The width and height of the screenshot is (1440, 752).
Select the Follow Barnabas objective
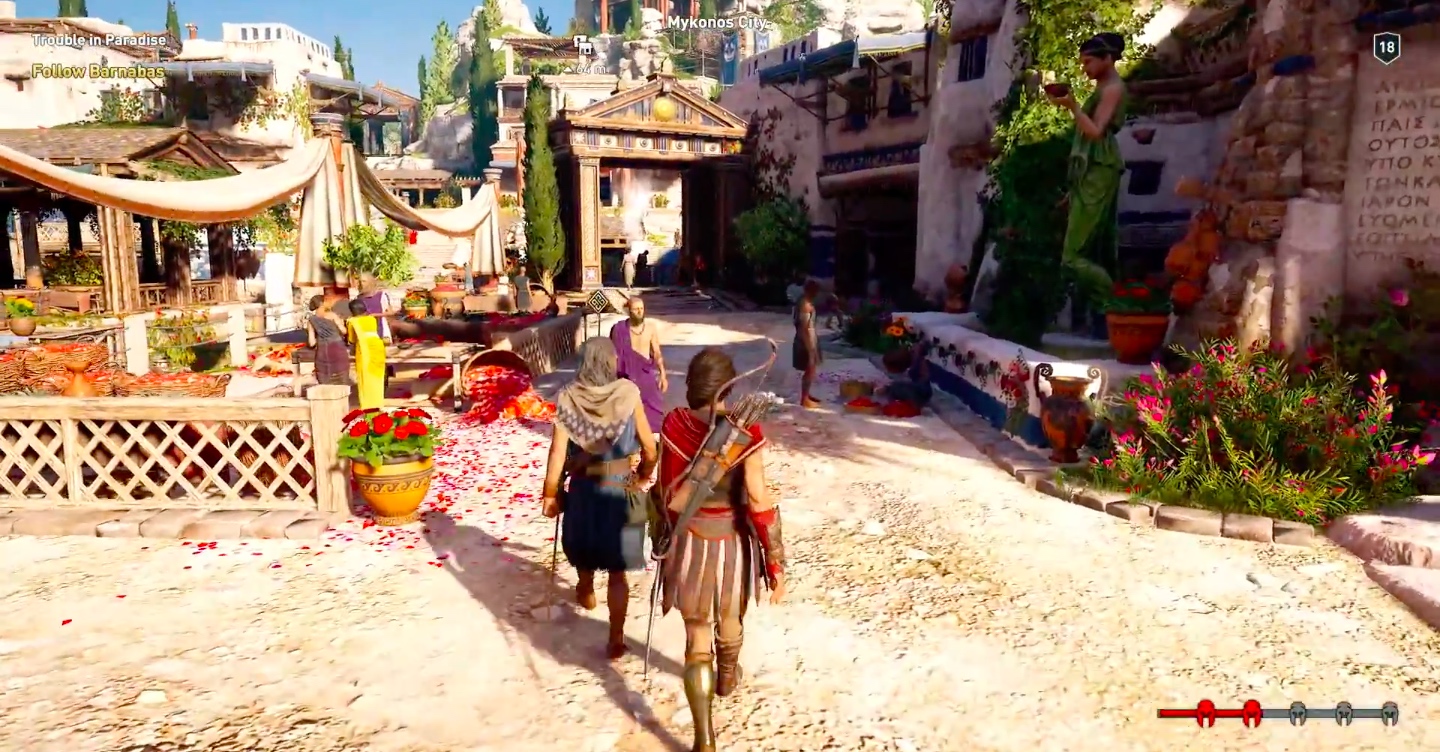[x=98, y=71]
